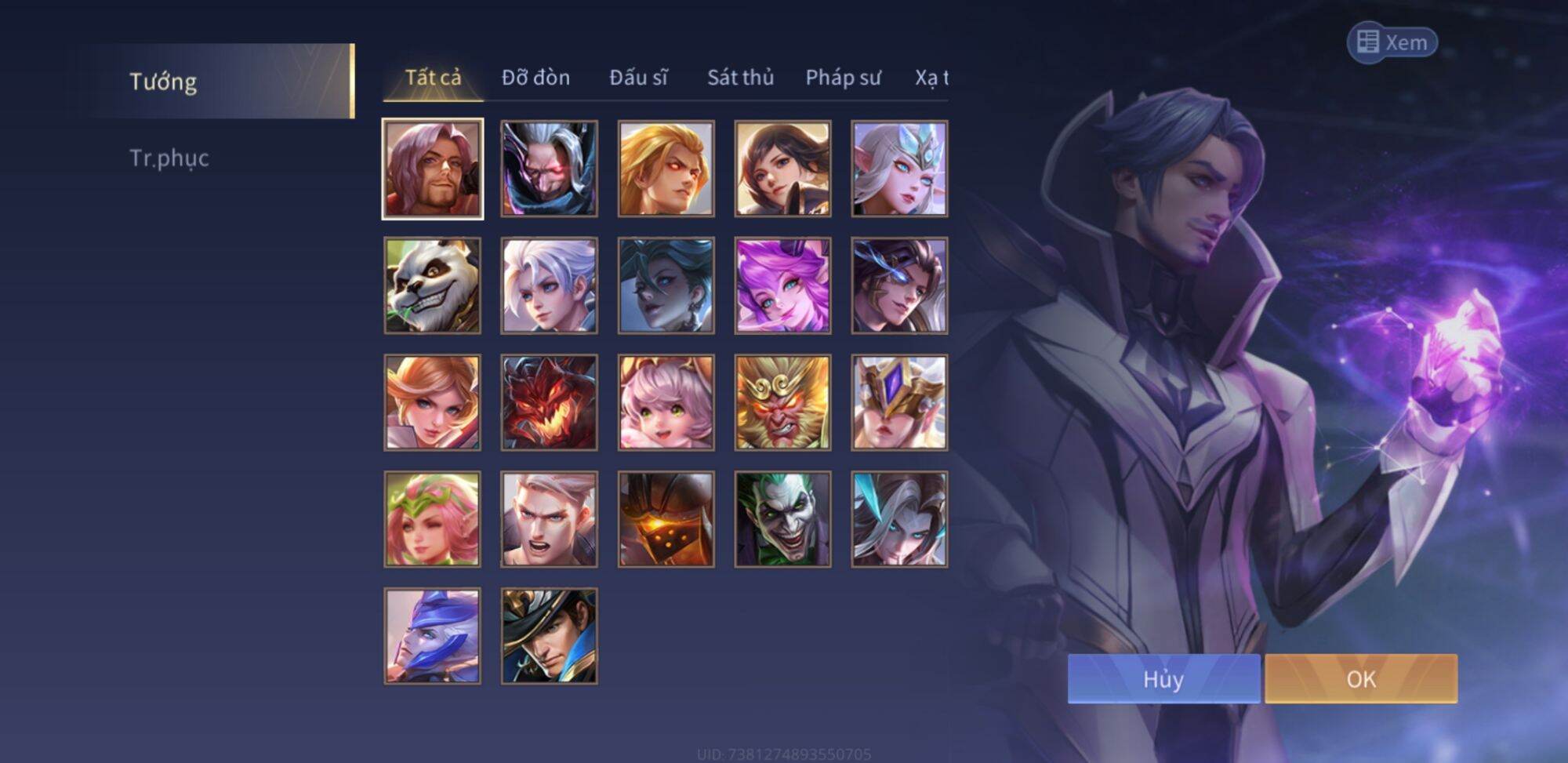Pick the pink-haired man with sunglasses portrait

(x=433, y=169)
